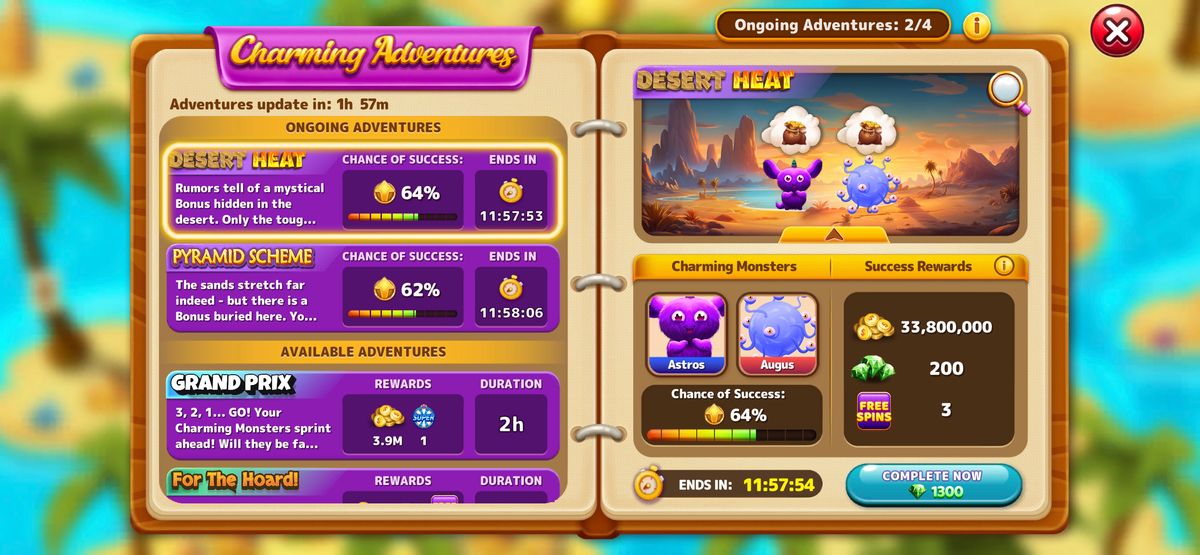Show Success Rewards info
This screenshot has height=555, width=1200.
[1003, 266]
